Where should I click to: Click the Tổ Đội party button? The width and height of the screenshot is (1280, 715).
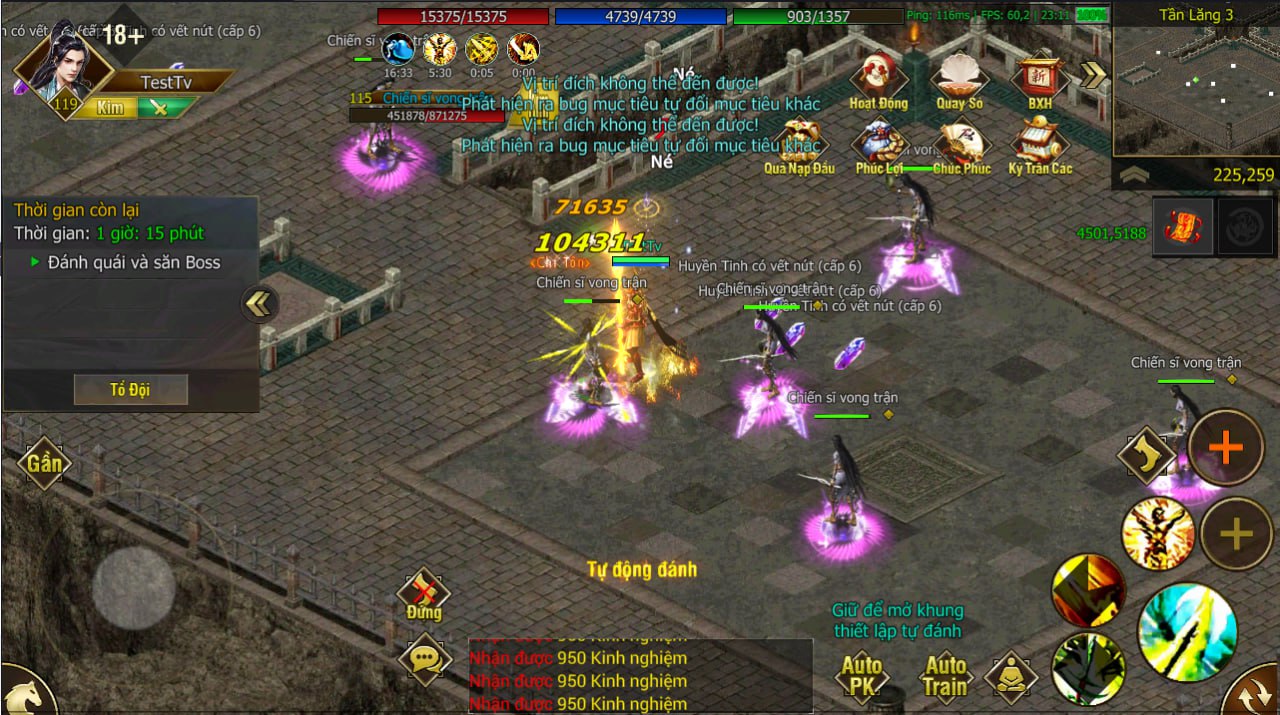130,389
